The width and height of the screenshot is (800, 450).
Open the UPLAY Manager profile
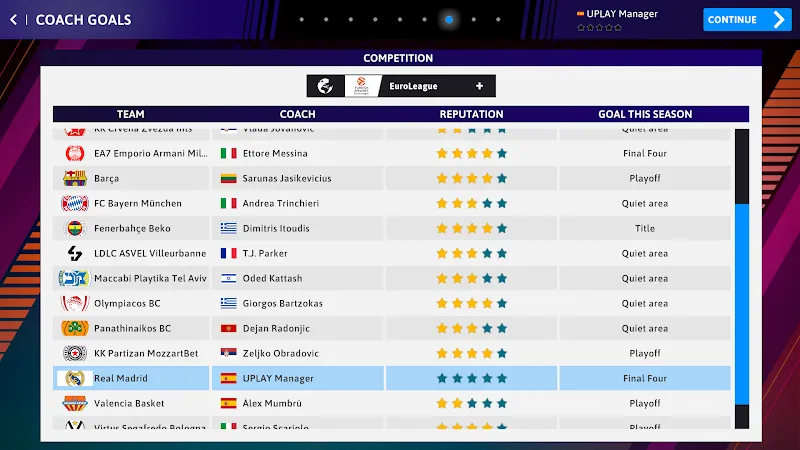tap(616, 14)
